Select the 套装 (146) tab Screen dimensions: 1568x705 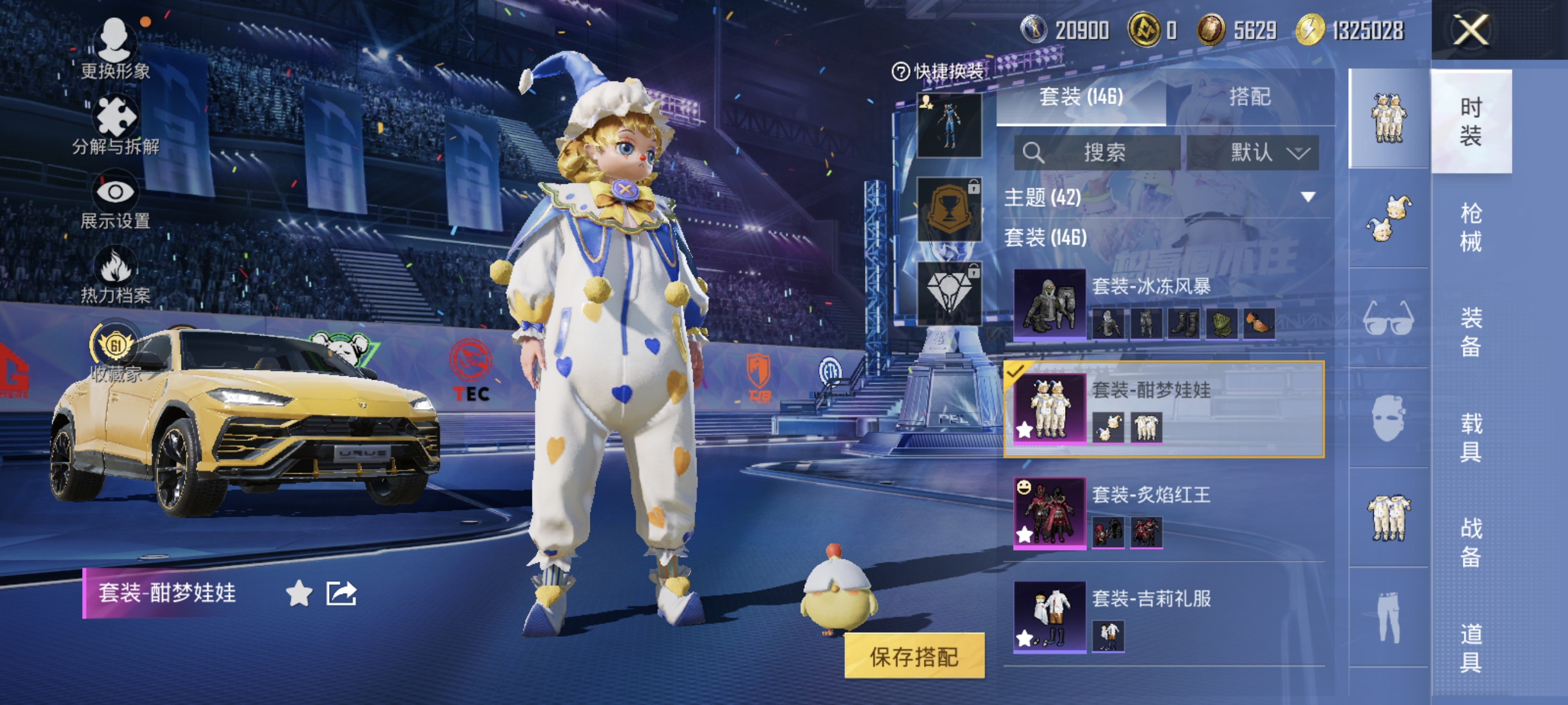pyautogui.click(x=1081, y=97)
